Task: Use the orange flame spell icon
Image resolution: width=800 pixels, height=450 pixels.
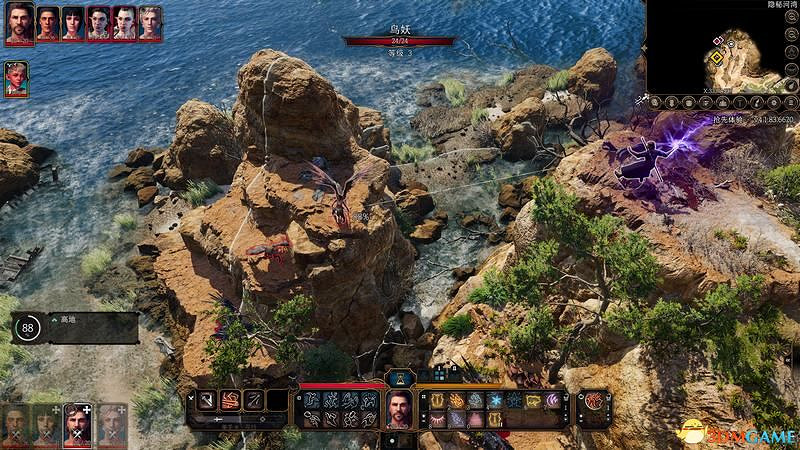Action: tap(456, 400)
